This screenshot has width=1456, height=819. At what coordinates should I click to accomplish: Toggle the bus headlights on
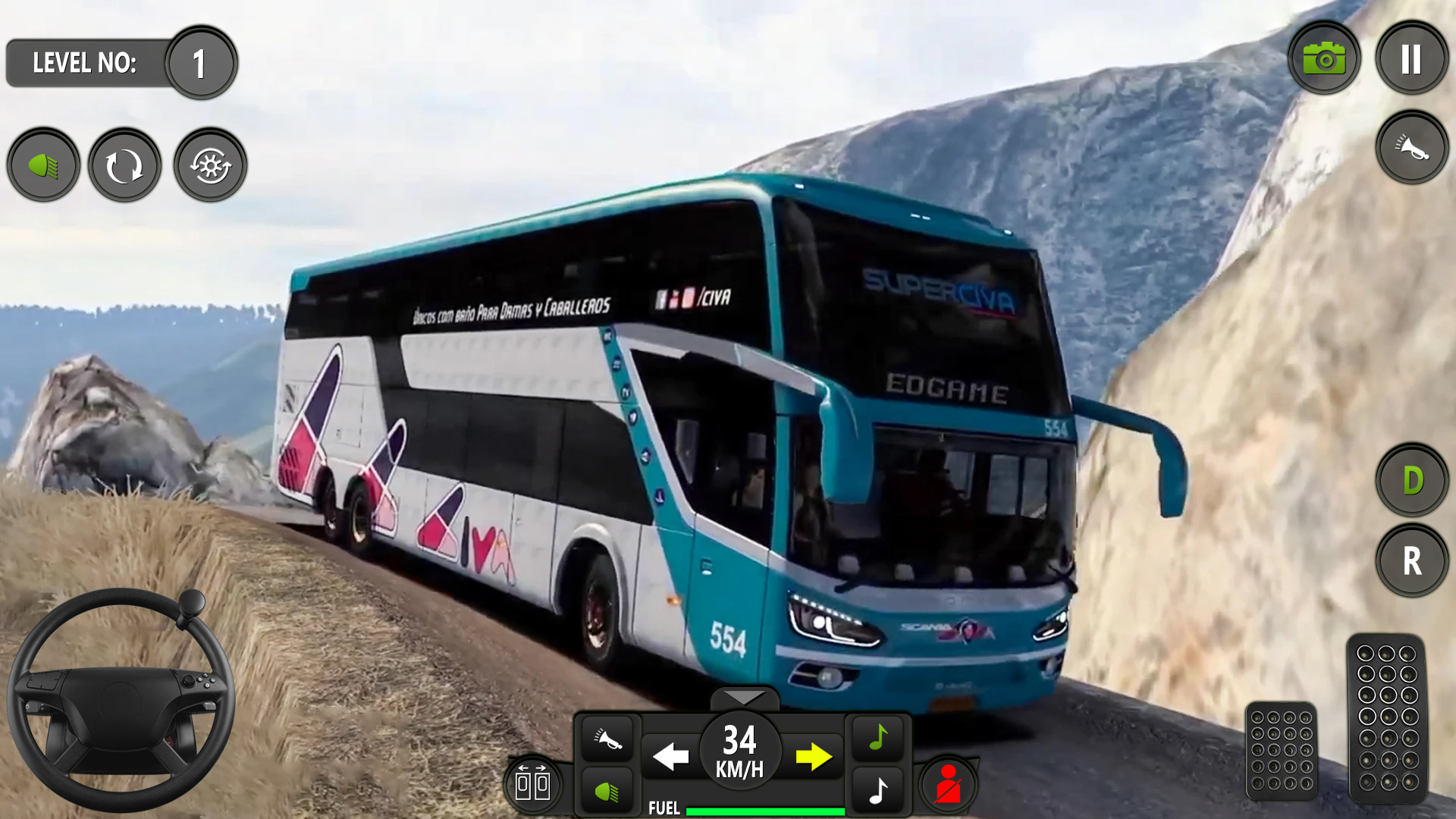pos(43,165)
